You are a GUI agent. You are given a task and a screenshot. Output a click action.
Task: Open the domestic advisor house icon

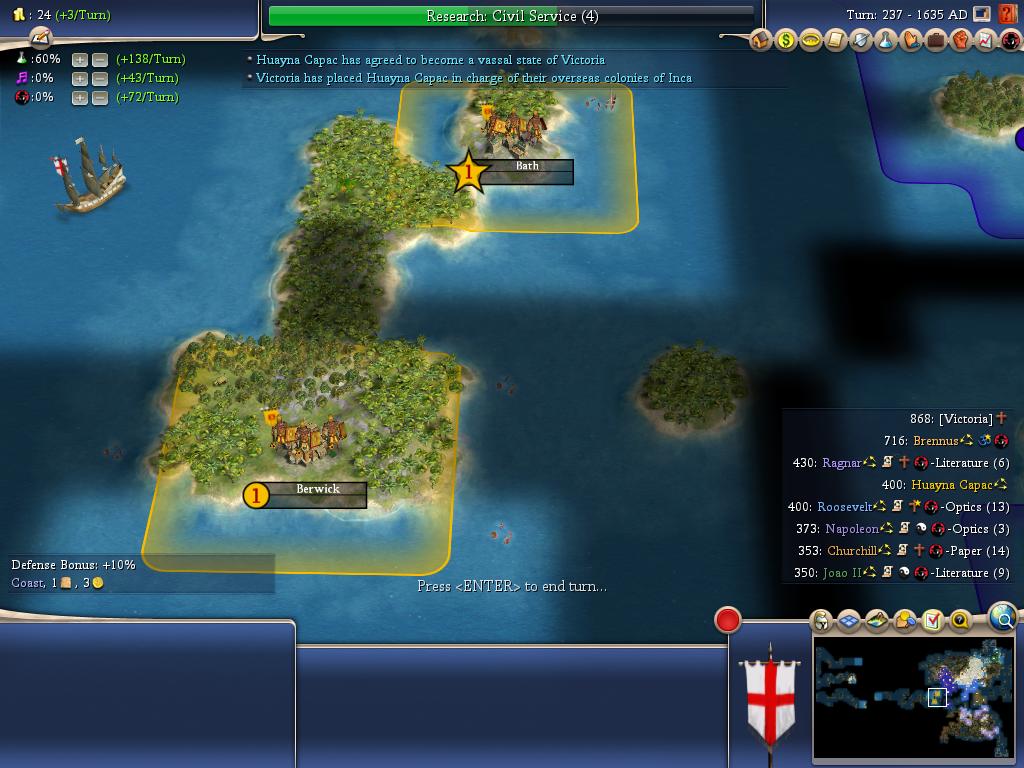coord(761,41)
